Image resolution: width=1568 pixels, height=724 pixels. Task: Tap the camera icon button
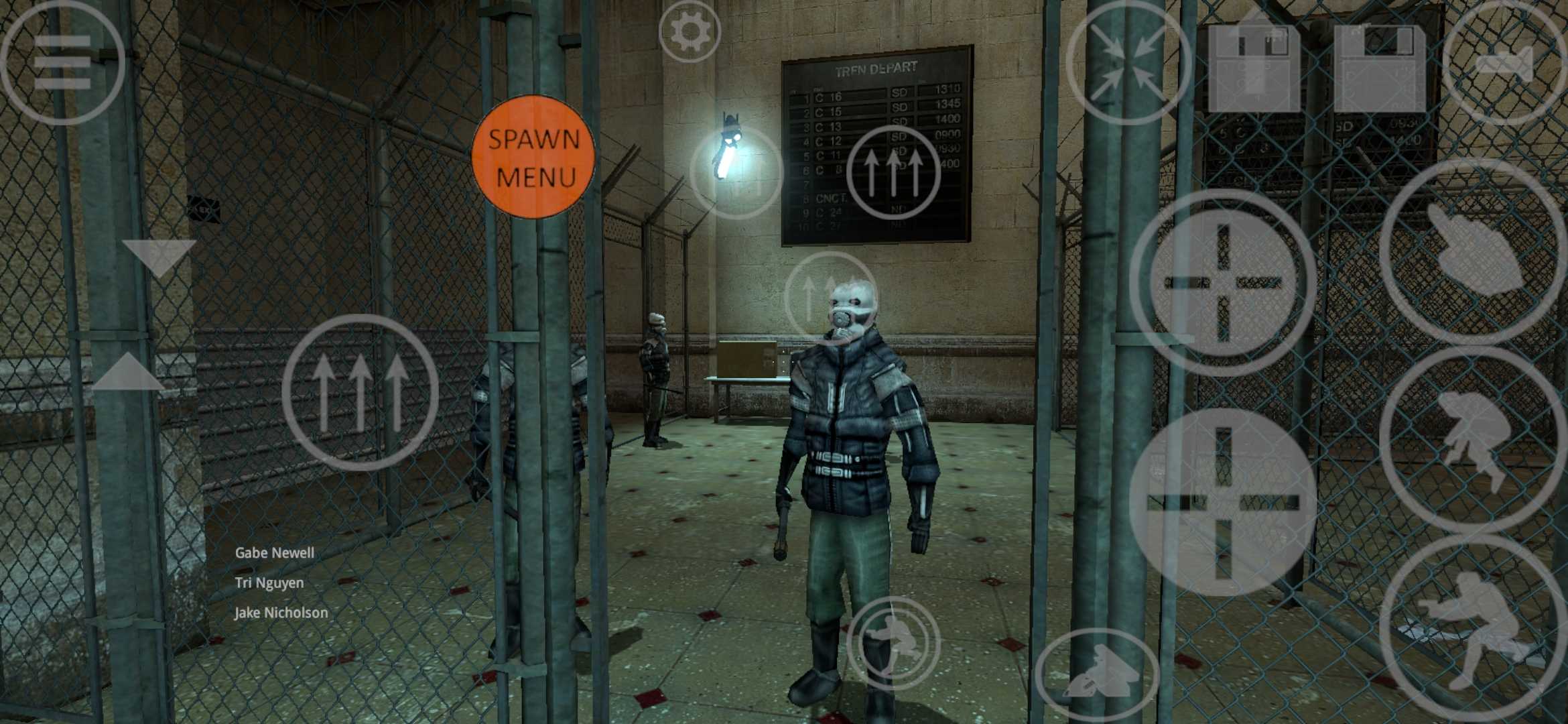coord(1504,64)
